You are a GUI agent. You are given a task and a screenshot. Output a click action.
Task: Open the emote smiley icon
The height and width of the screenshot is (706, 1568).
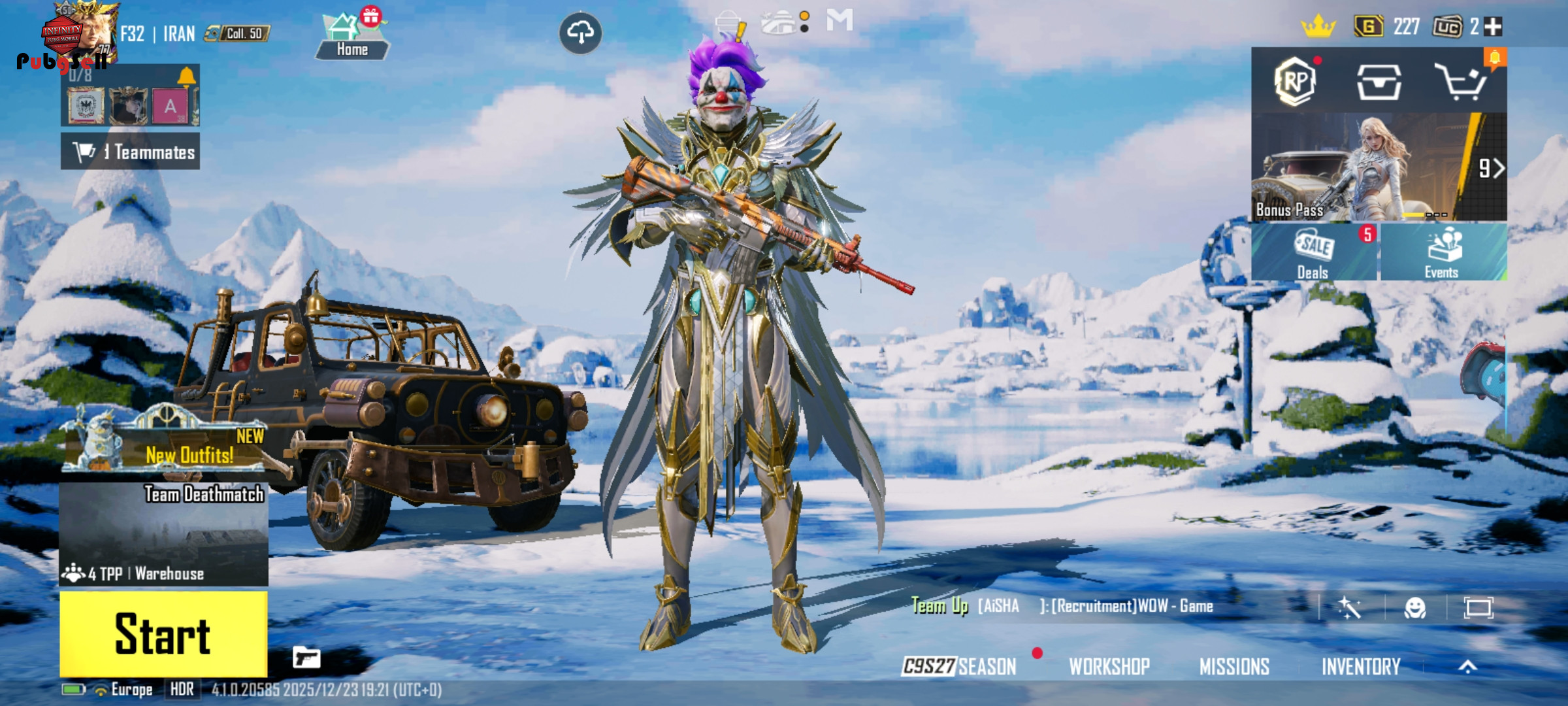[1414, 608]
